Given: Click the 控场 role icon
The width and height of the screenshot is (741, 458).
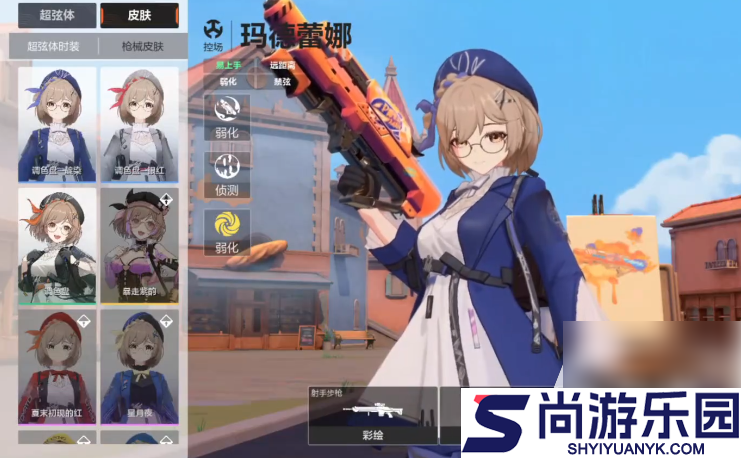Looking at the screenshot, I should coord(213,34).
